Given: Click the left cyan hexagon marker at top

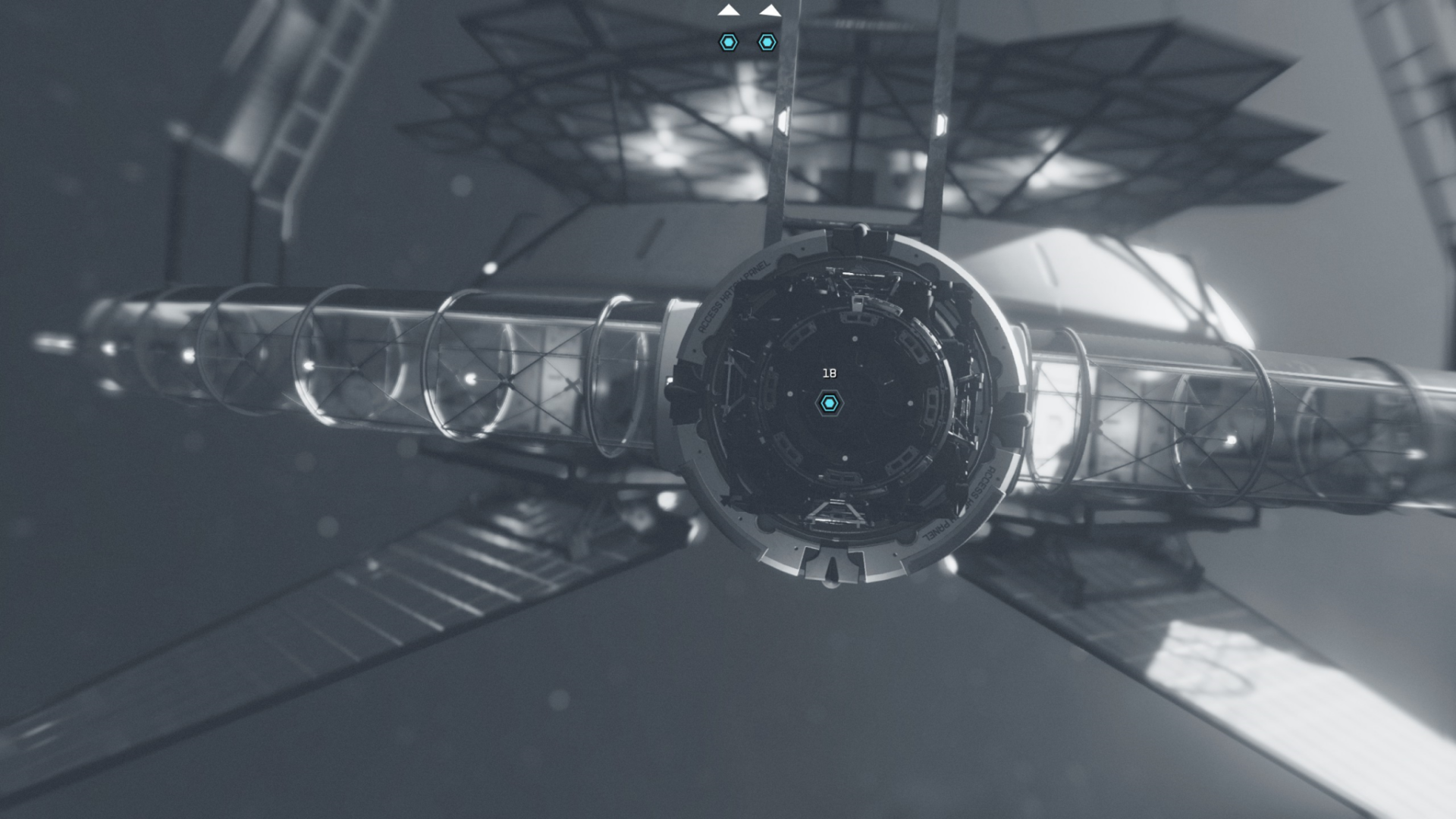Looking at the screenshot, I should click(x=729, y=43).
